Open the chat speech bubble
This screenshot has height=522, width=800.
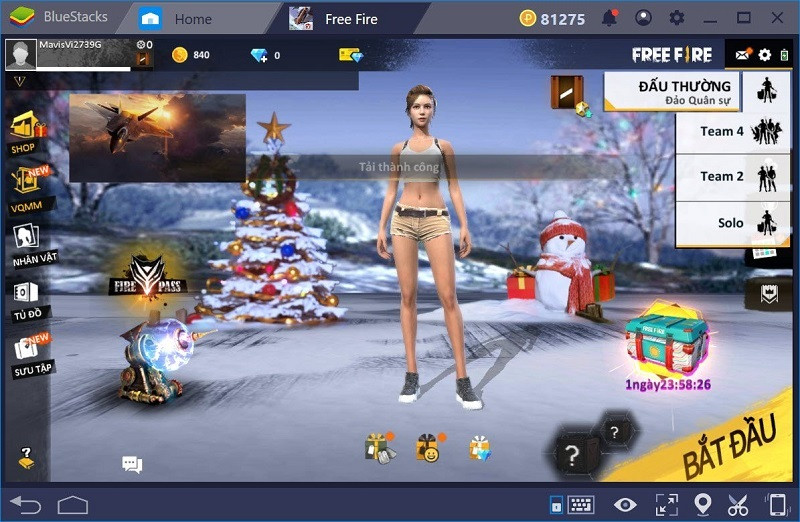click(x=132, y=464)
